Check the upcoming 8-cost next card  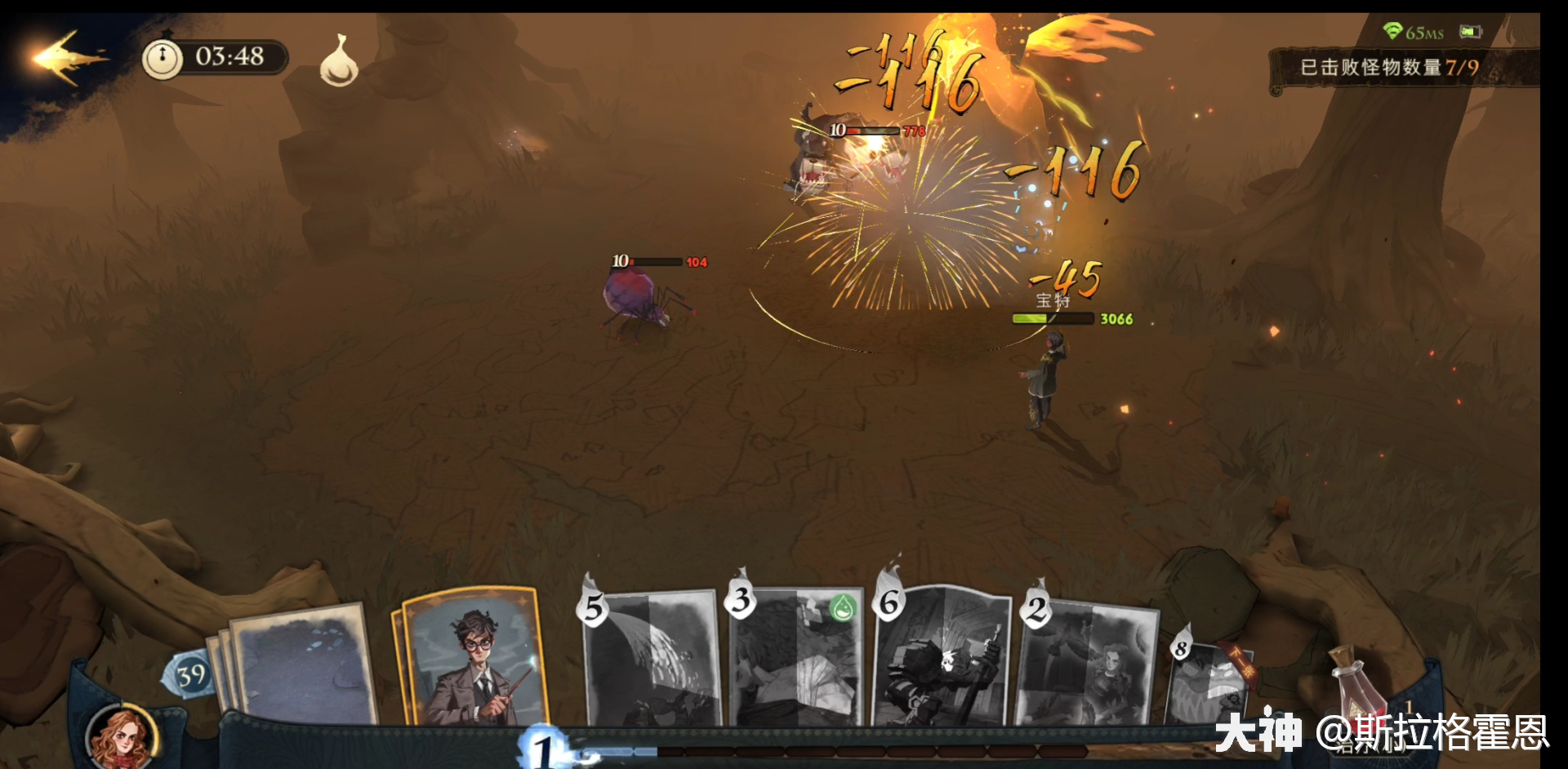tap(1207, 682)
